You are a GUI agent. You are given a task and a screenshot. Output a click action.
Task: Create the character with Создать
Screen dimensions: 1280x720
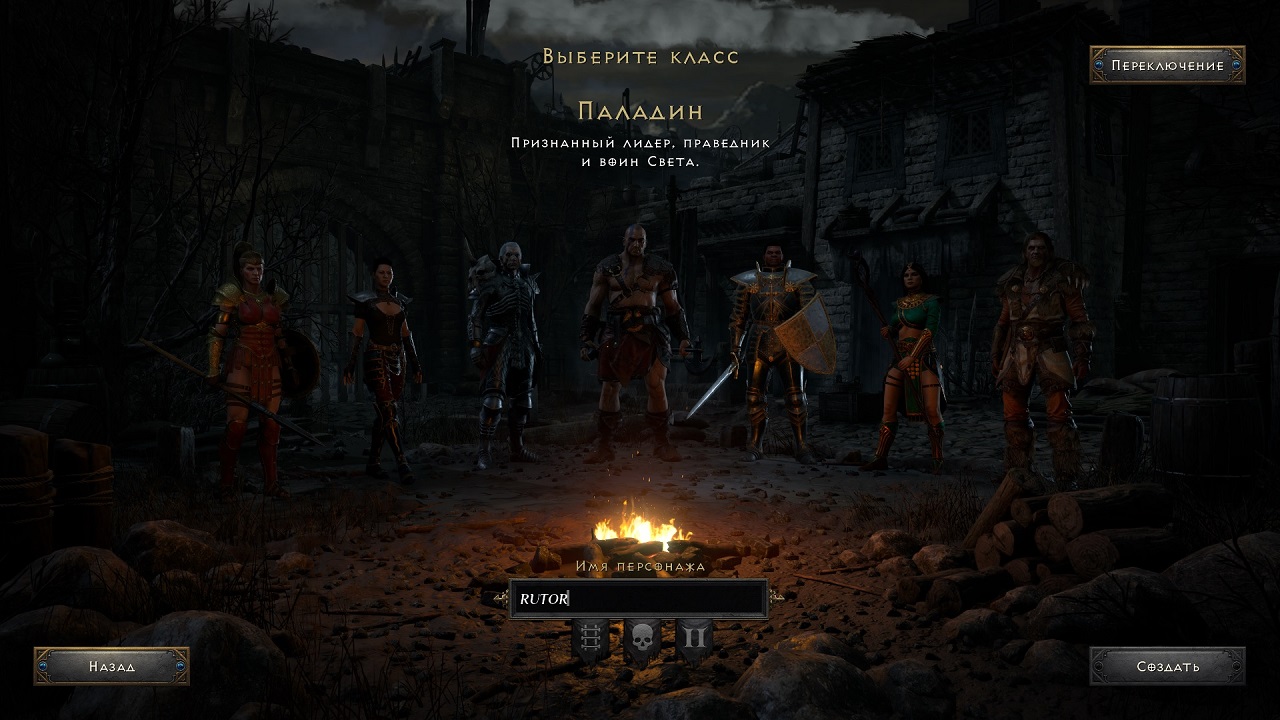click(1167, 666)
